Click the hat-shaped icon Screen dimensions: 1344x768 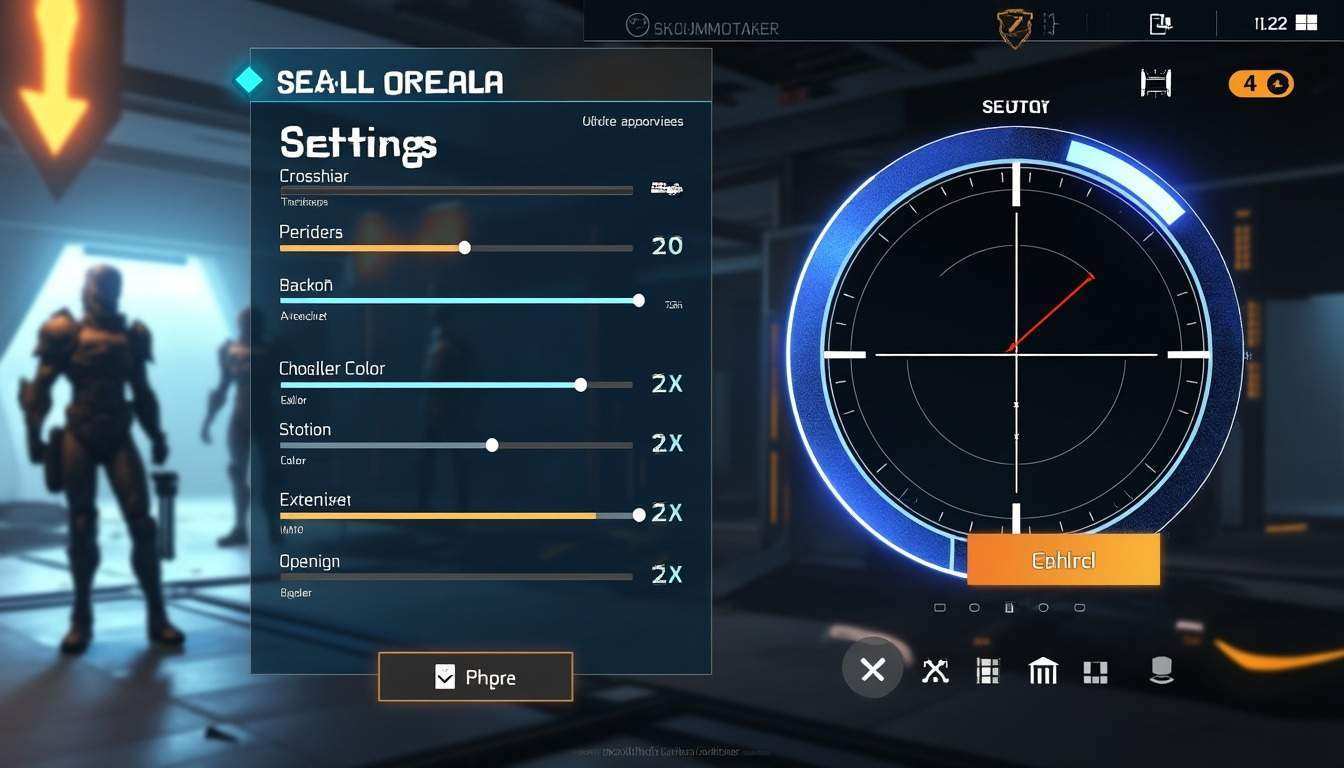point(1161,671)
